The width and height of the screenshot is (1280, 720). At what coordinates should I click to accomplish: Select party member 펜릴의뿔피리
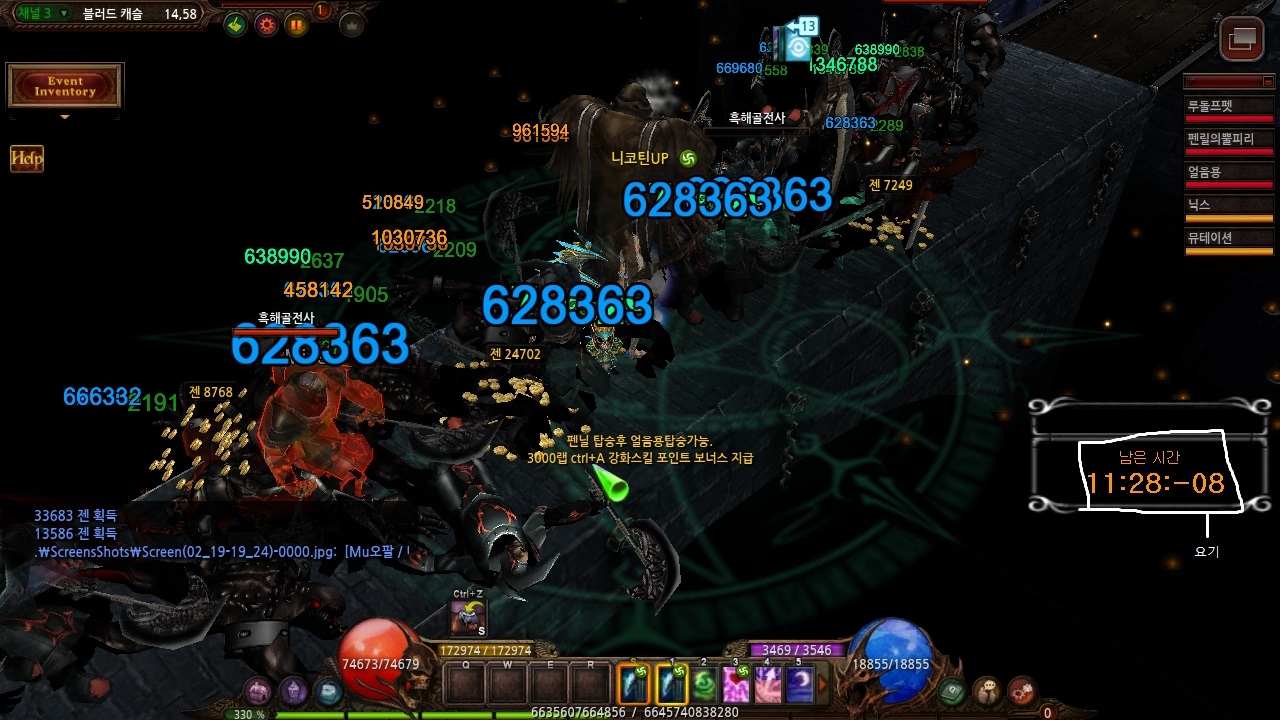tap(1228, 139)
